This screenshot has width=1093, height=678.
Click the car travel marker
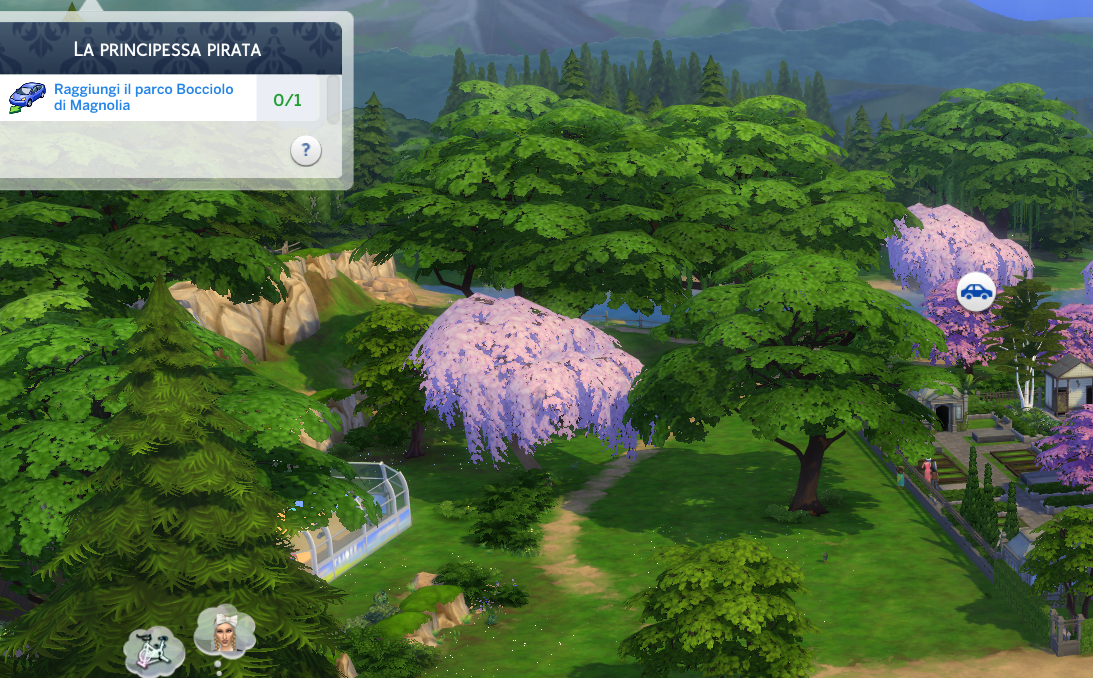[x=976, y=292]
